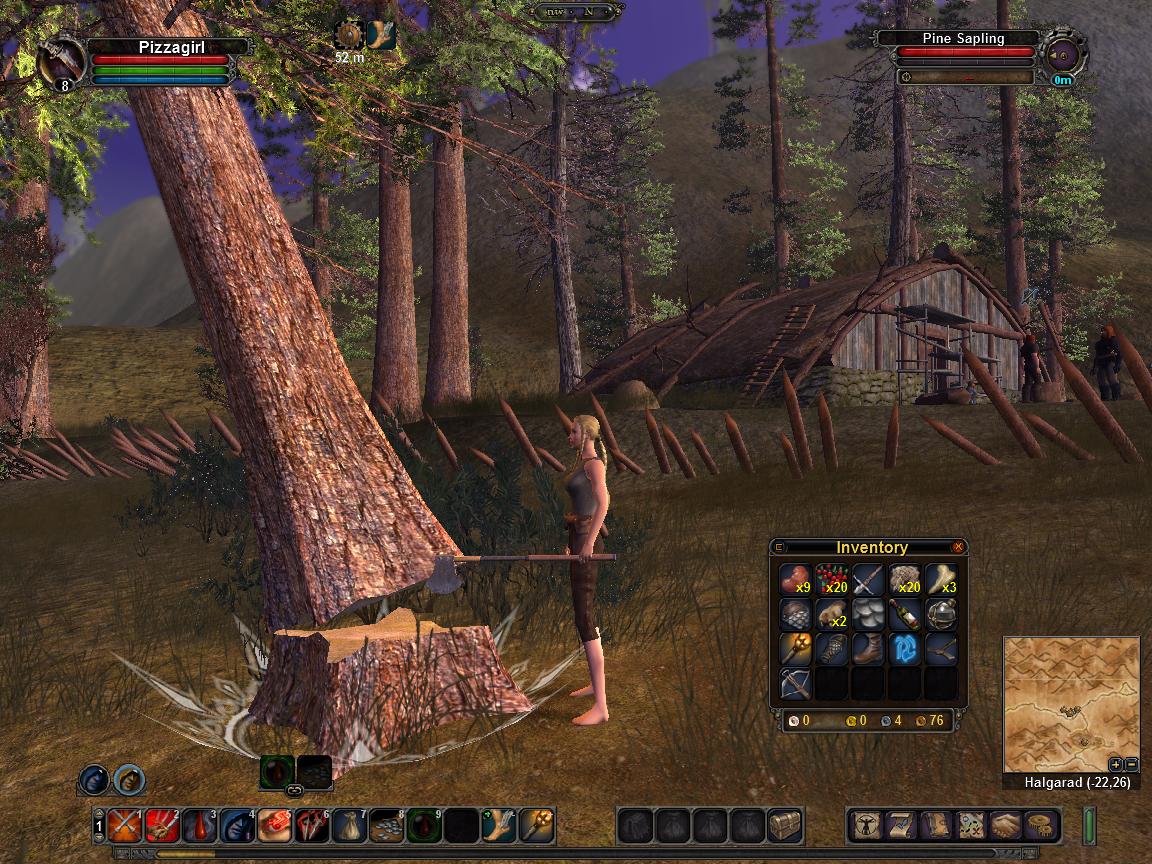
Task: Choose the glowing blue rune item
Action: [x=904, y=649]
